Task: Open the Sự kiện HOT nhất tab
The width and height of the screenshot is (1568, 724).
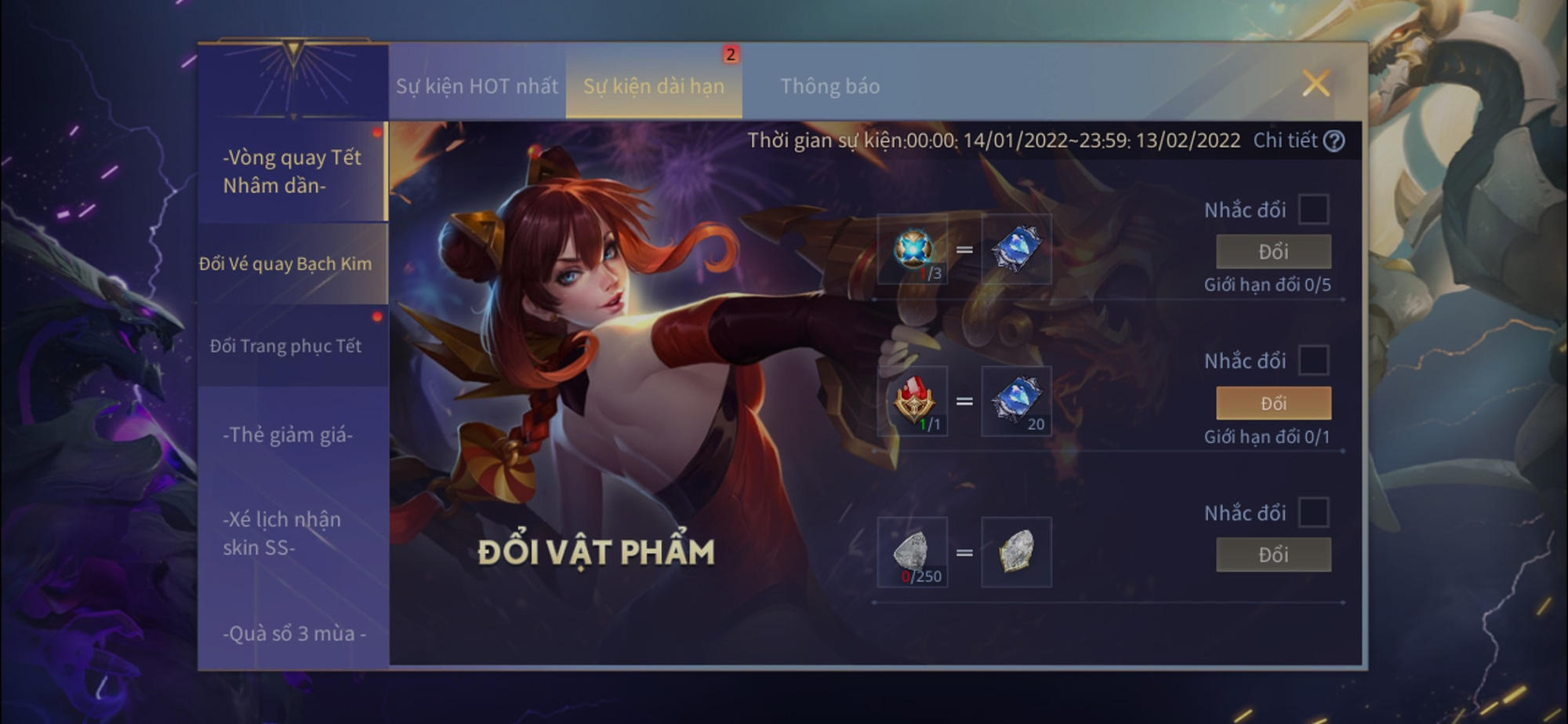Action: pyautogui.click(x=477, y=86)
